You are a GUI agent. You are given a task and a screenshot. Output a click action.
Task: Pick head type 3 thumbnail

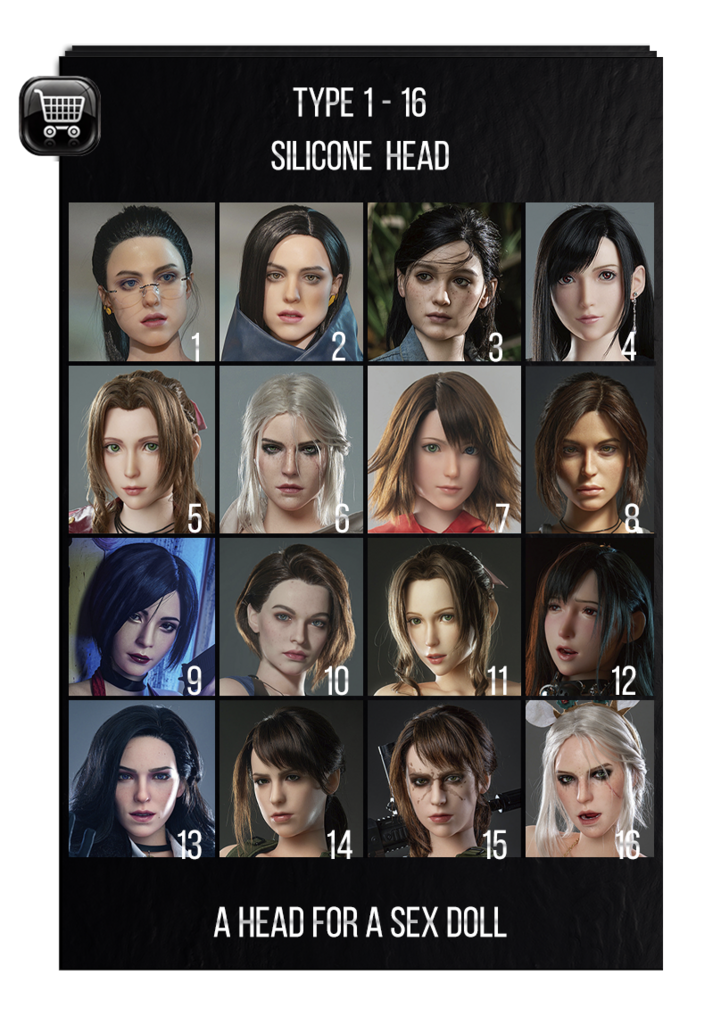pyautogui.click(x=444, y=282)
